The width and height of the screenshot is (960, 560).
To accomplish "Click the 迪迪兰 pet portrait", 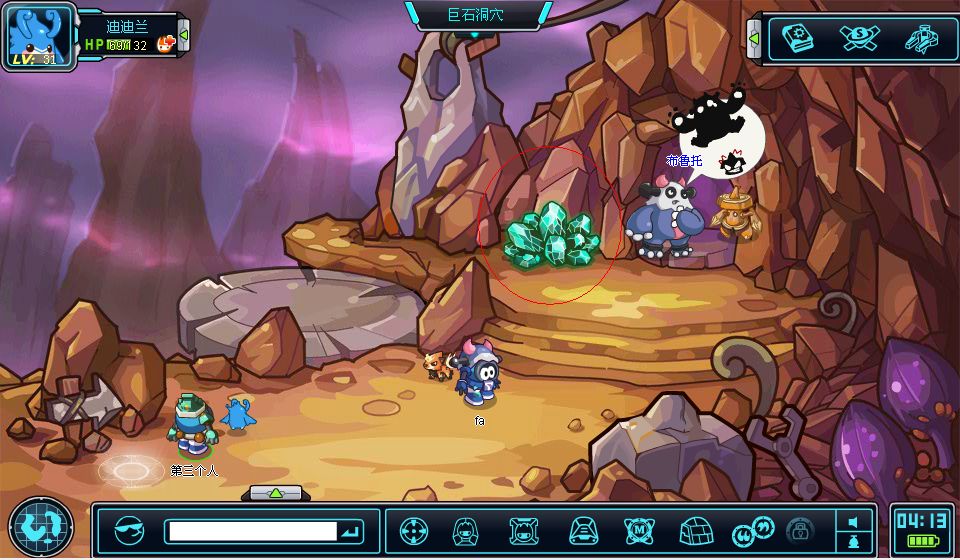I will (x=39, y=36).
